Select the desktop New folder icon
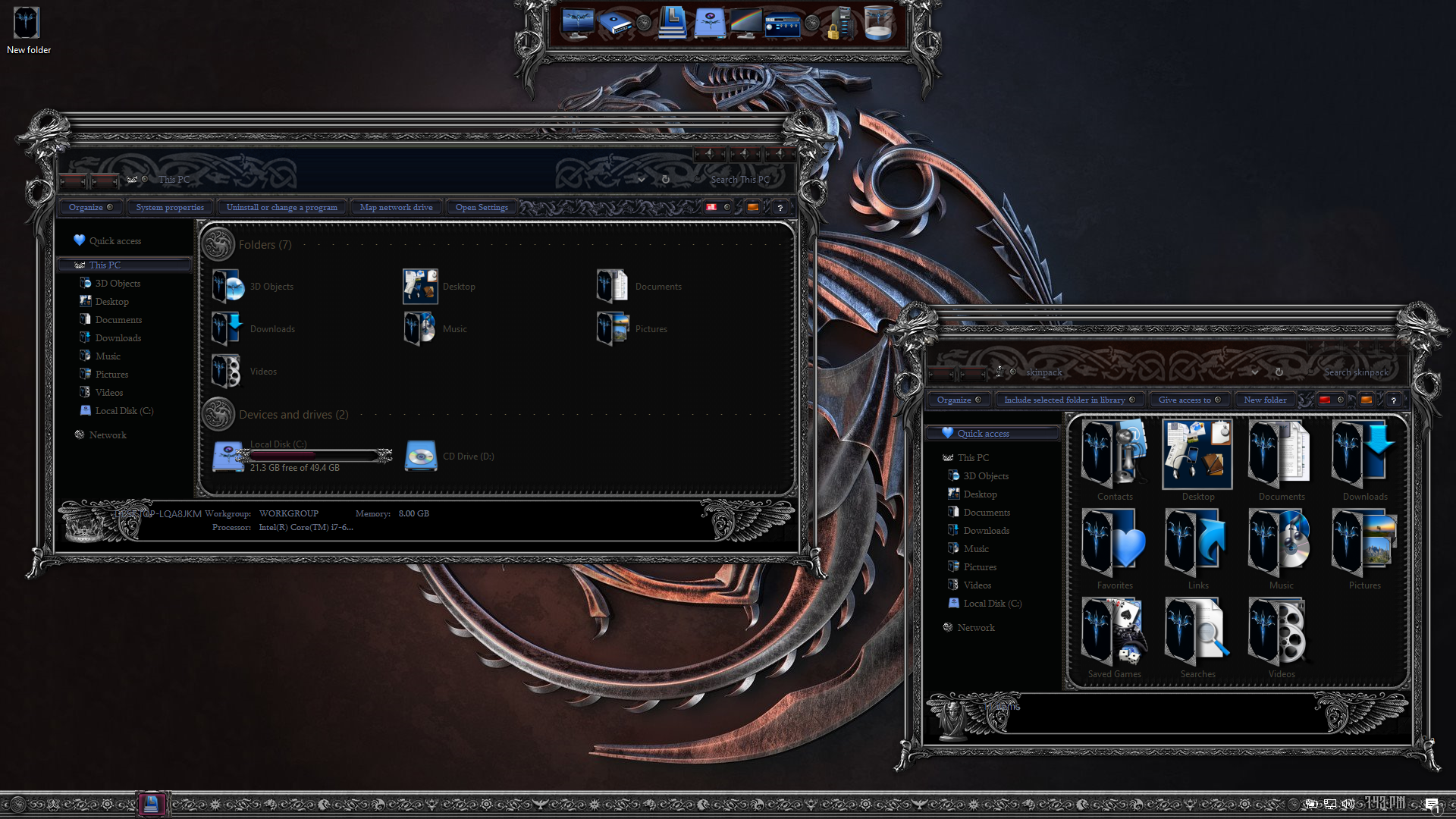Image resolution: width=1456 pixels, height=819 pixels. (x=27, y=24)
